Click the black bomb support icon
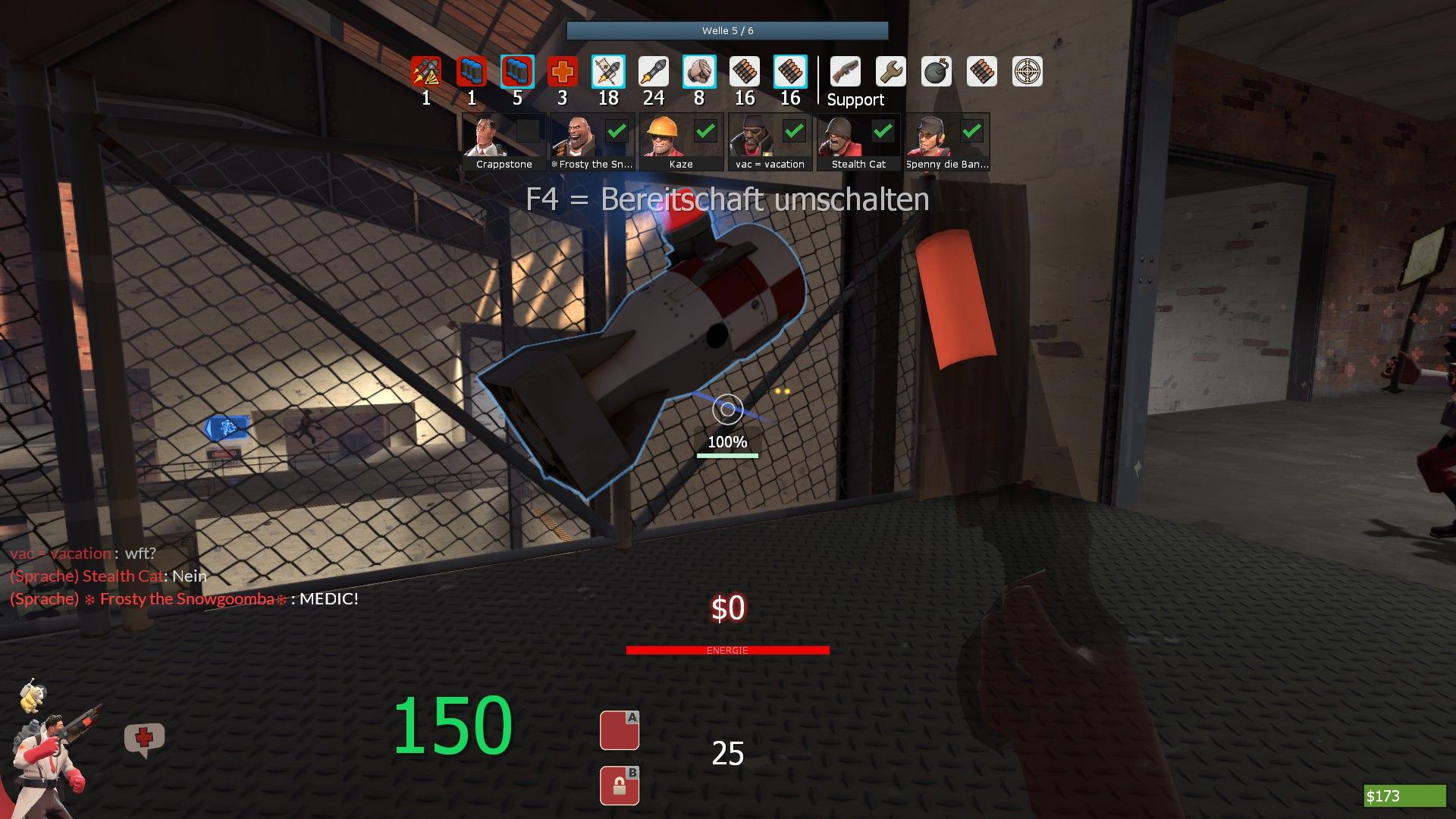Viewport: 1456px width, 819px height. 937,72
